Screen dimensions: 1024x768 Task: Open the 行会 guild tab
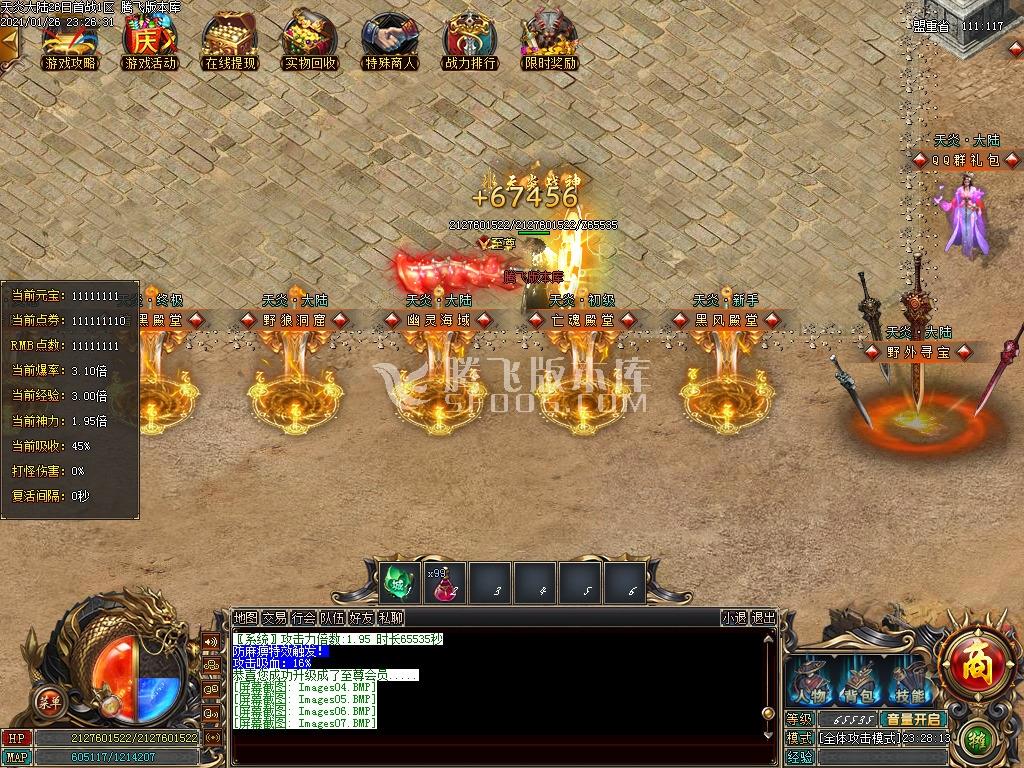(x=304, y=618)
